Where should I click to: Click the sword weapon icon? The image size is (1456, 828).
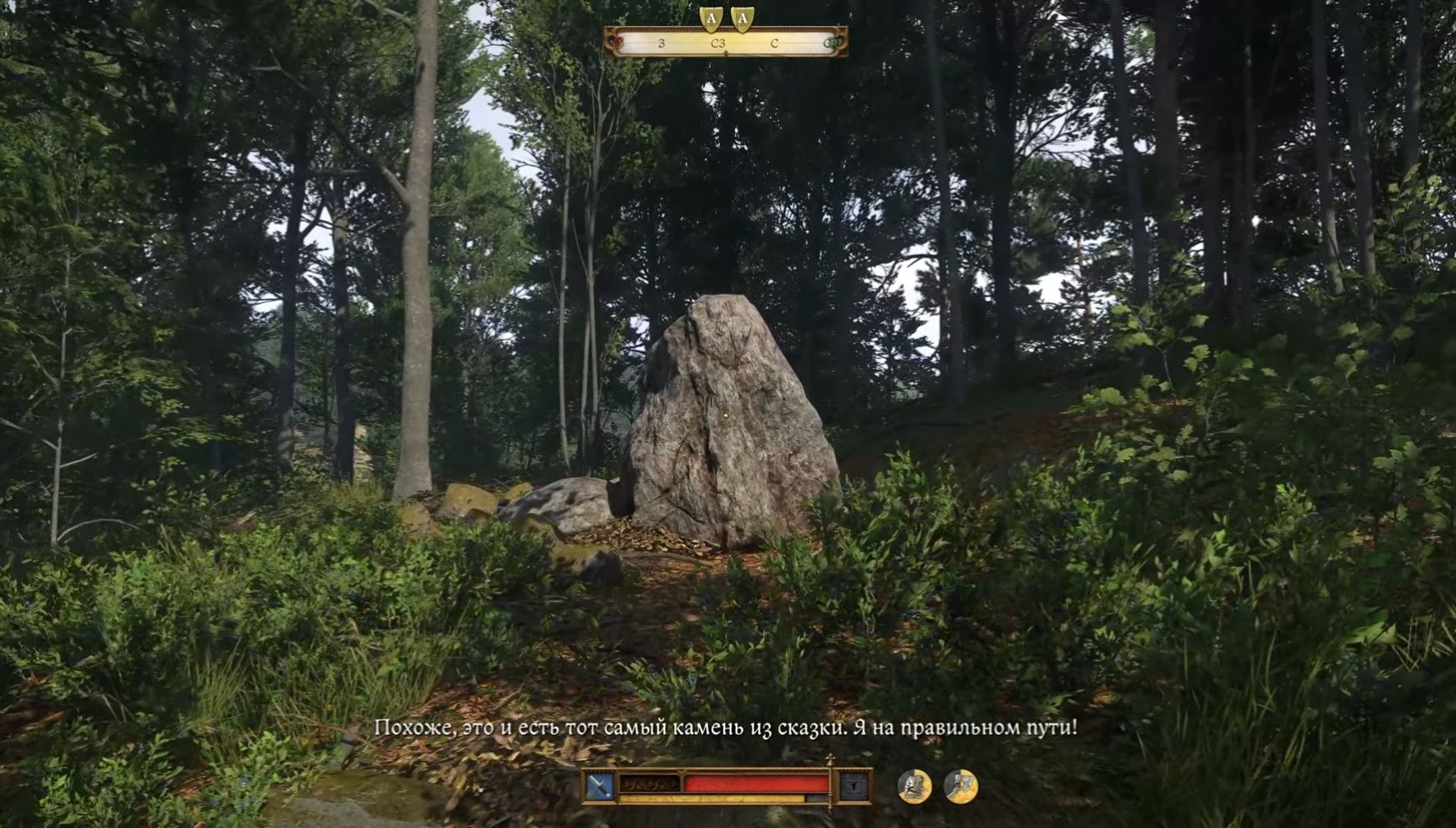599,787
